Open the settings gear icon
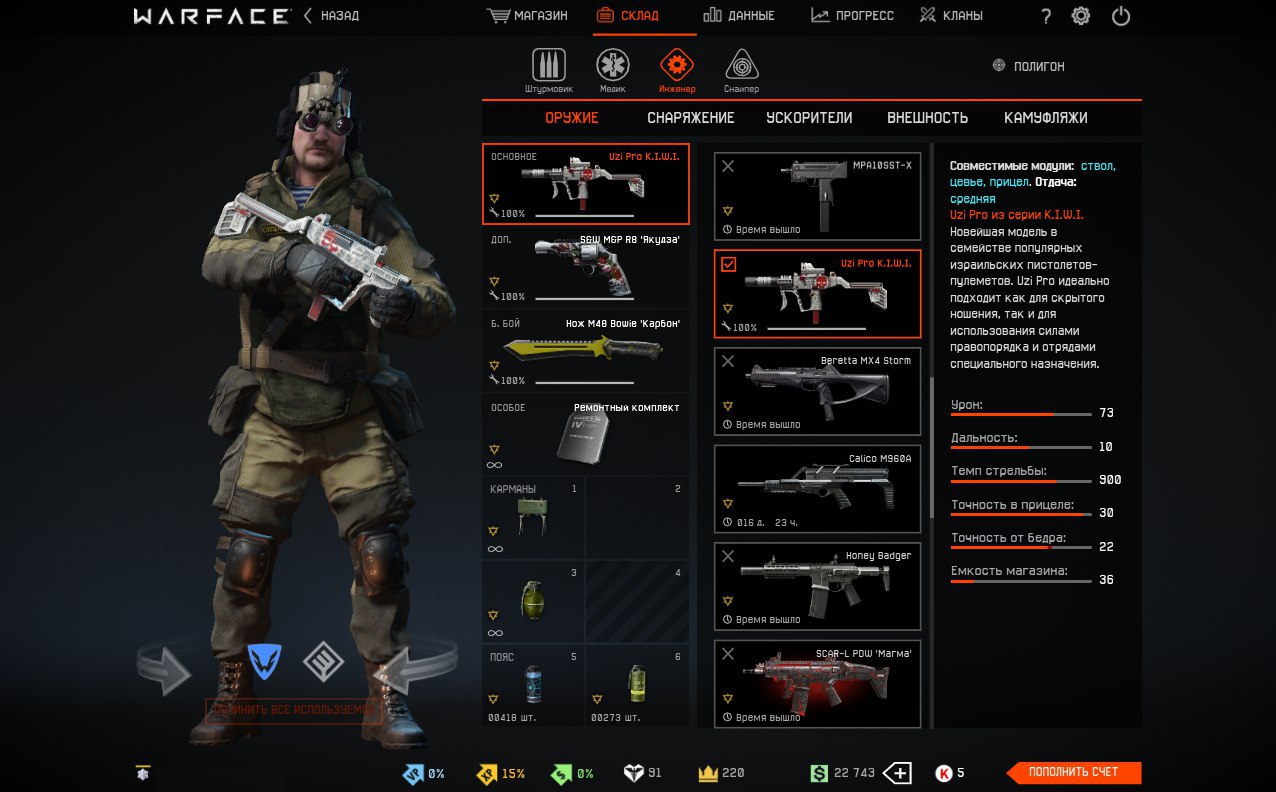 tap(1081, 16)
